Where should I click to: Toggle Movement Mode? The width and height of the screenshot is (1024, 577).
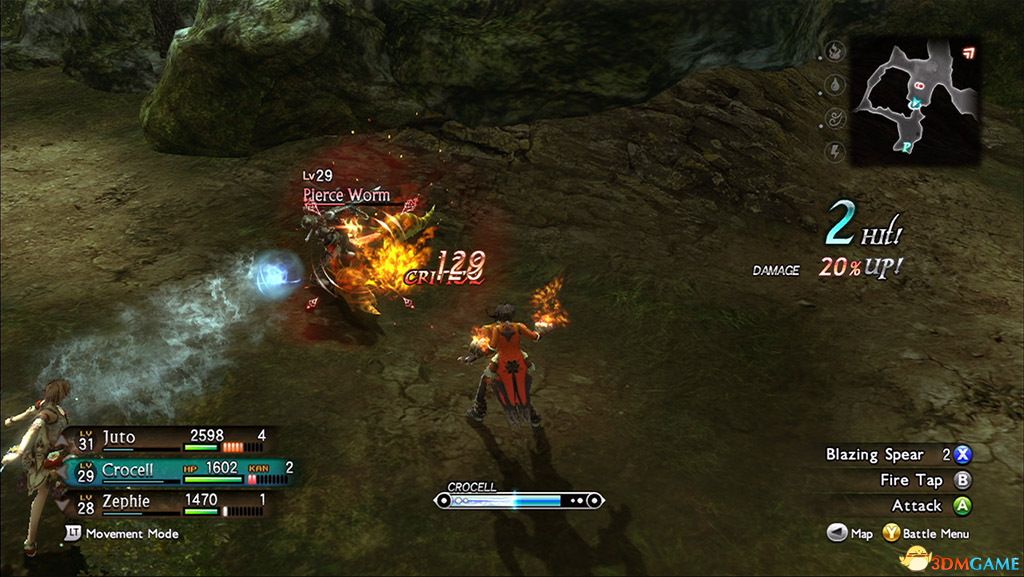tap(122, 534)
